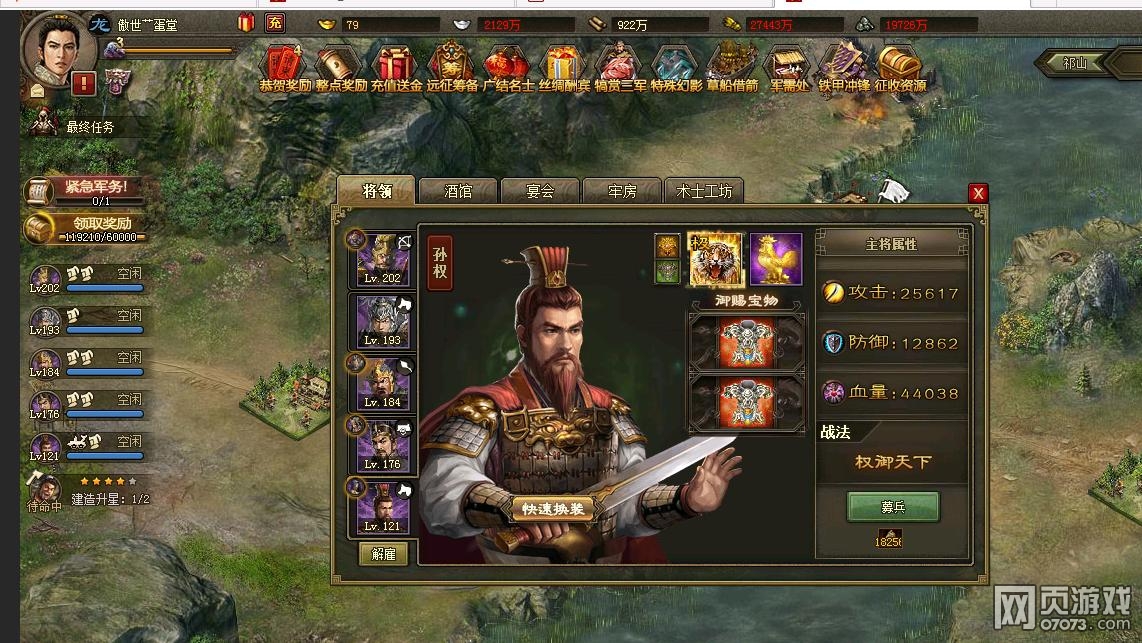
Task: Claim rewards via the 领取奖励 button
Action: click(x=87, y=226)
